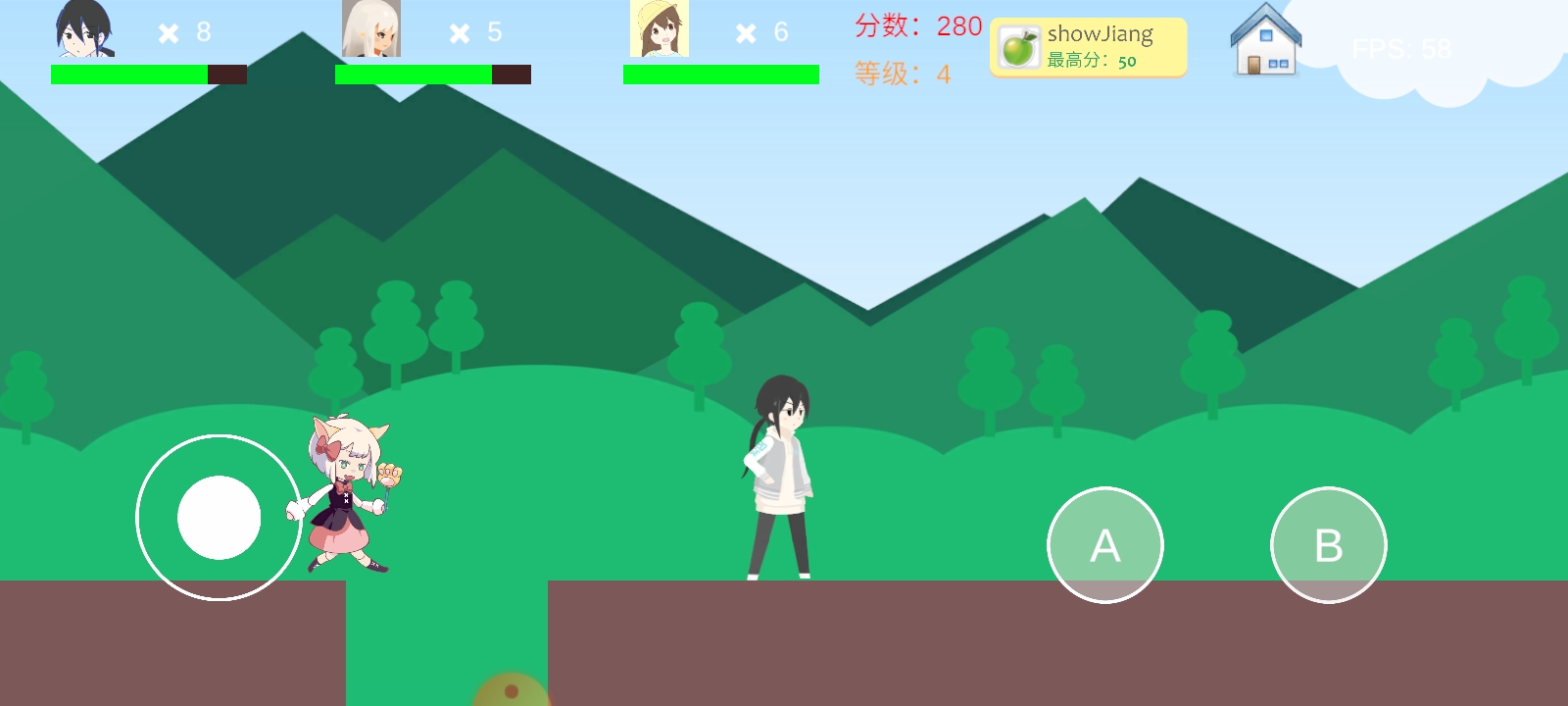This screenshot has width=1568, height=706.
Task: Click the green apple icon on the score card
Action: [1017, 45]
